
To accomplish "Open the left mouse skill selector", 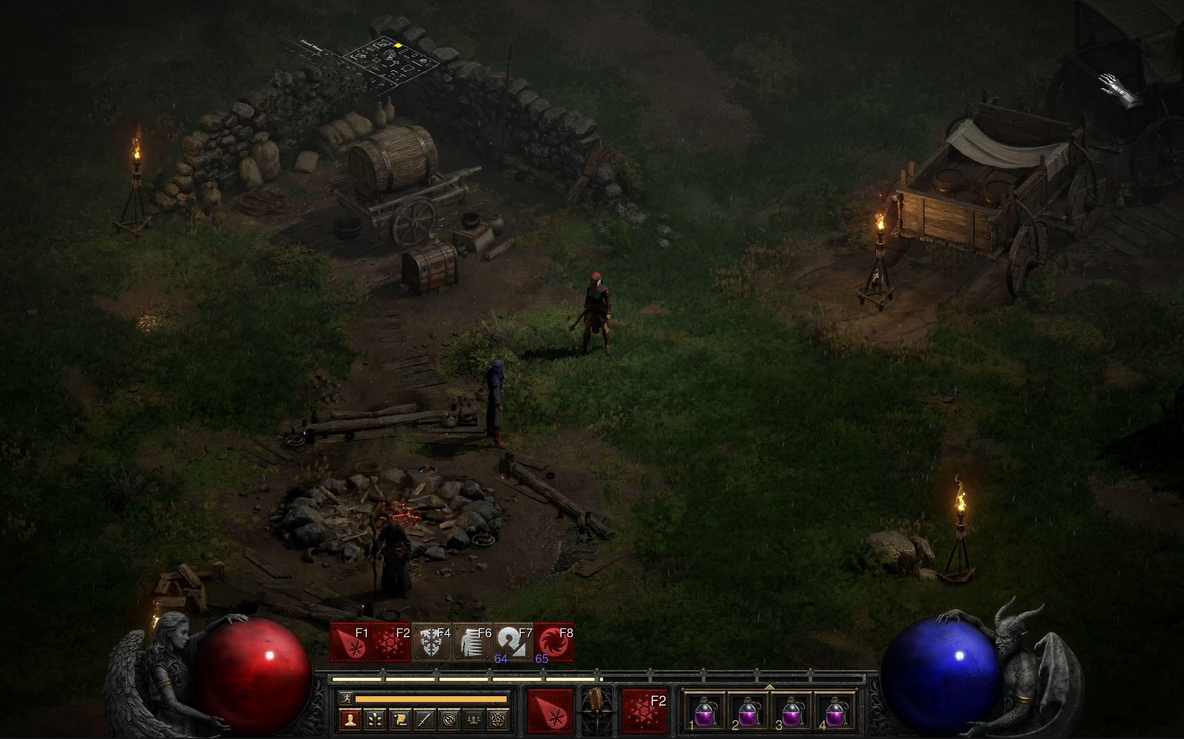I will pyautogui.click(x=550, y=711).
